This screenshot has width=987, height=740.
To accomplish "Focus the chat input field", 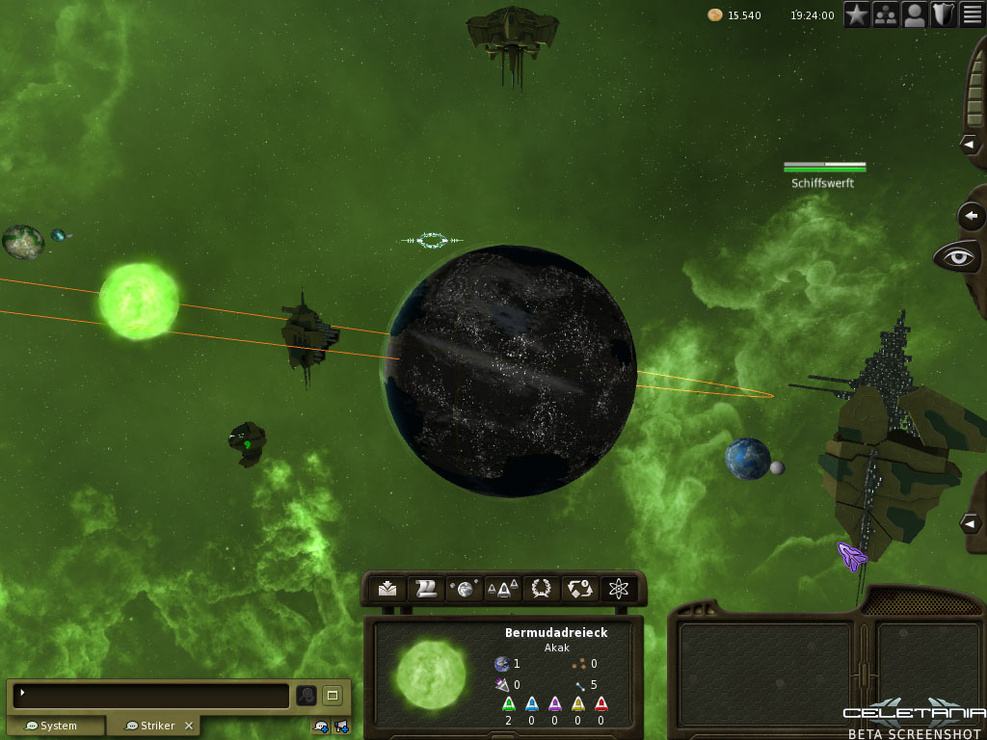I will click(x=152, y=694).
